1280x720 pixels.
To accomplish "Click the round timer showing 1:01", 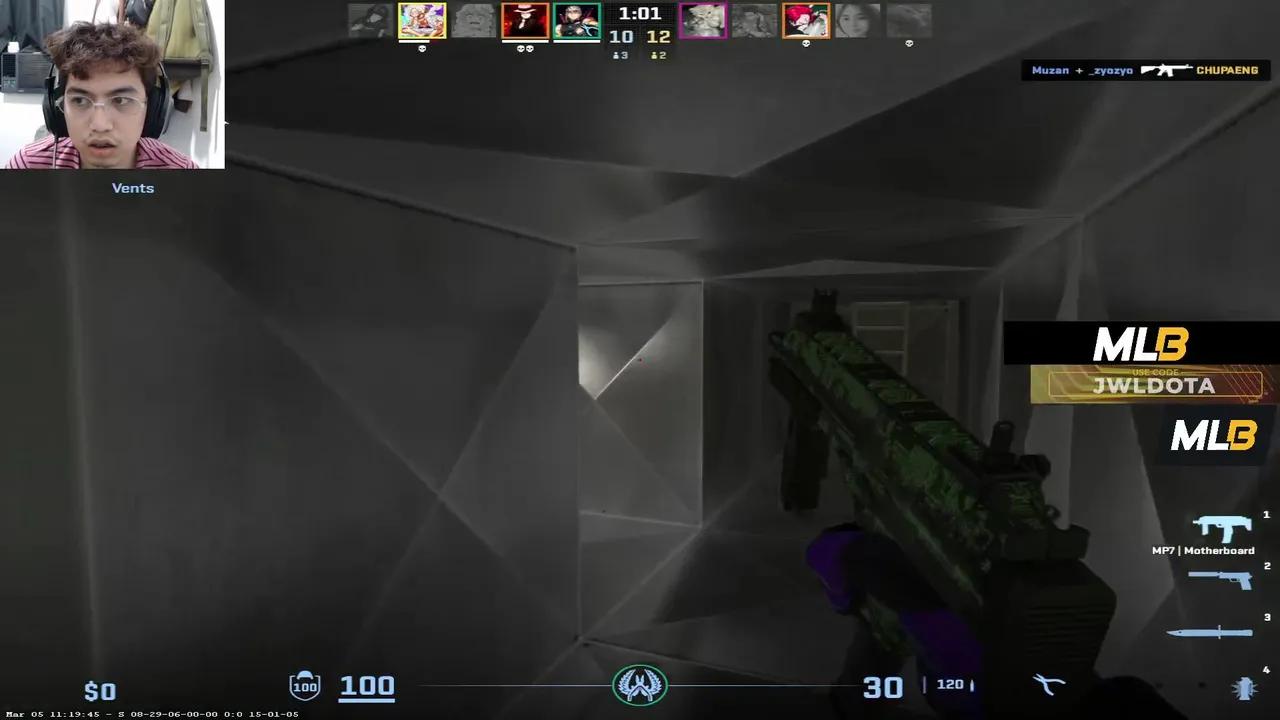I will [640, 15].
